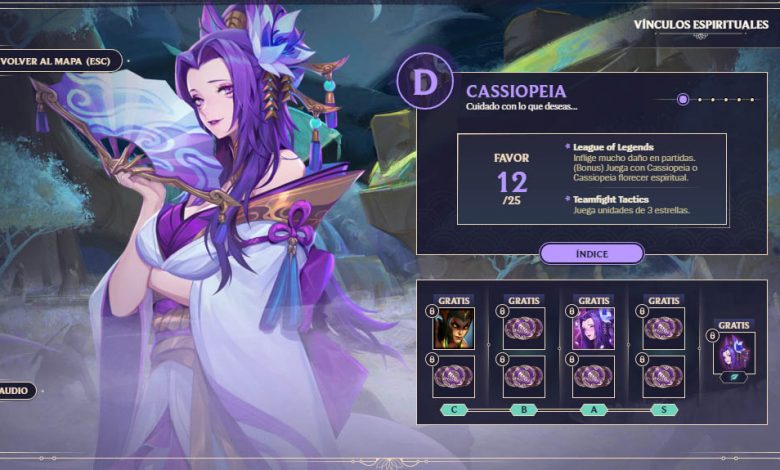Toggle the Audio button
This screenshot has width=780, height=470.
17,390
